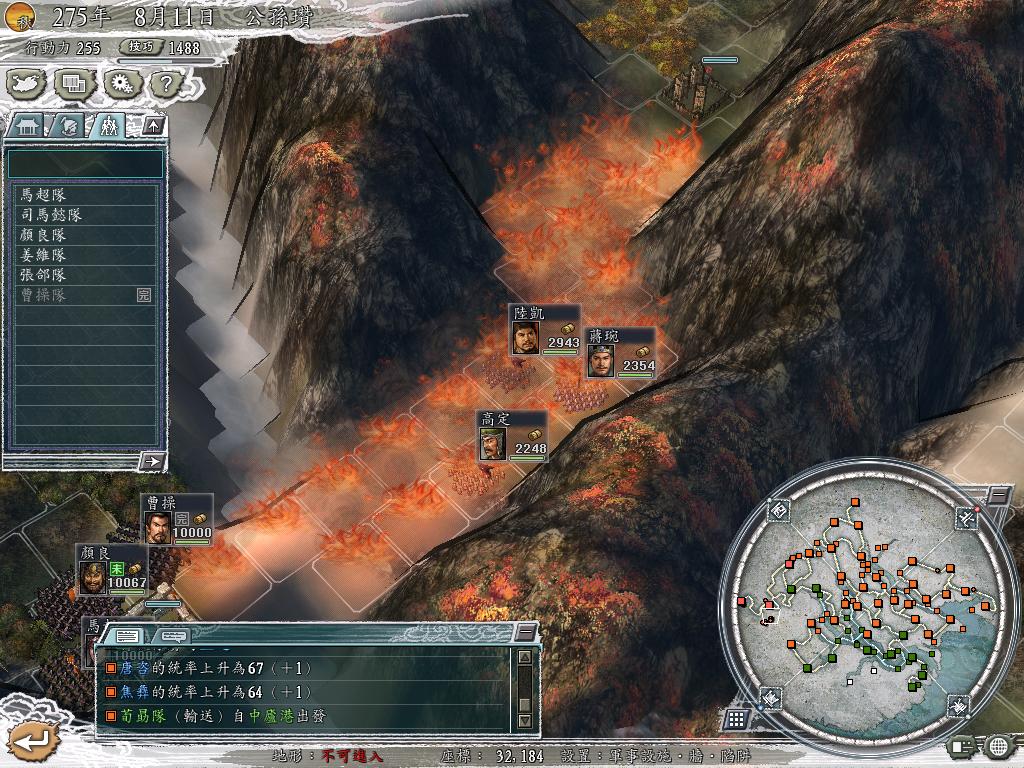Image resolution: width=1024 pixels, height=768 pixels.
Task: Collapse the unit list with up arrow
Action: pyautogui.click(x=152, y=126)
